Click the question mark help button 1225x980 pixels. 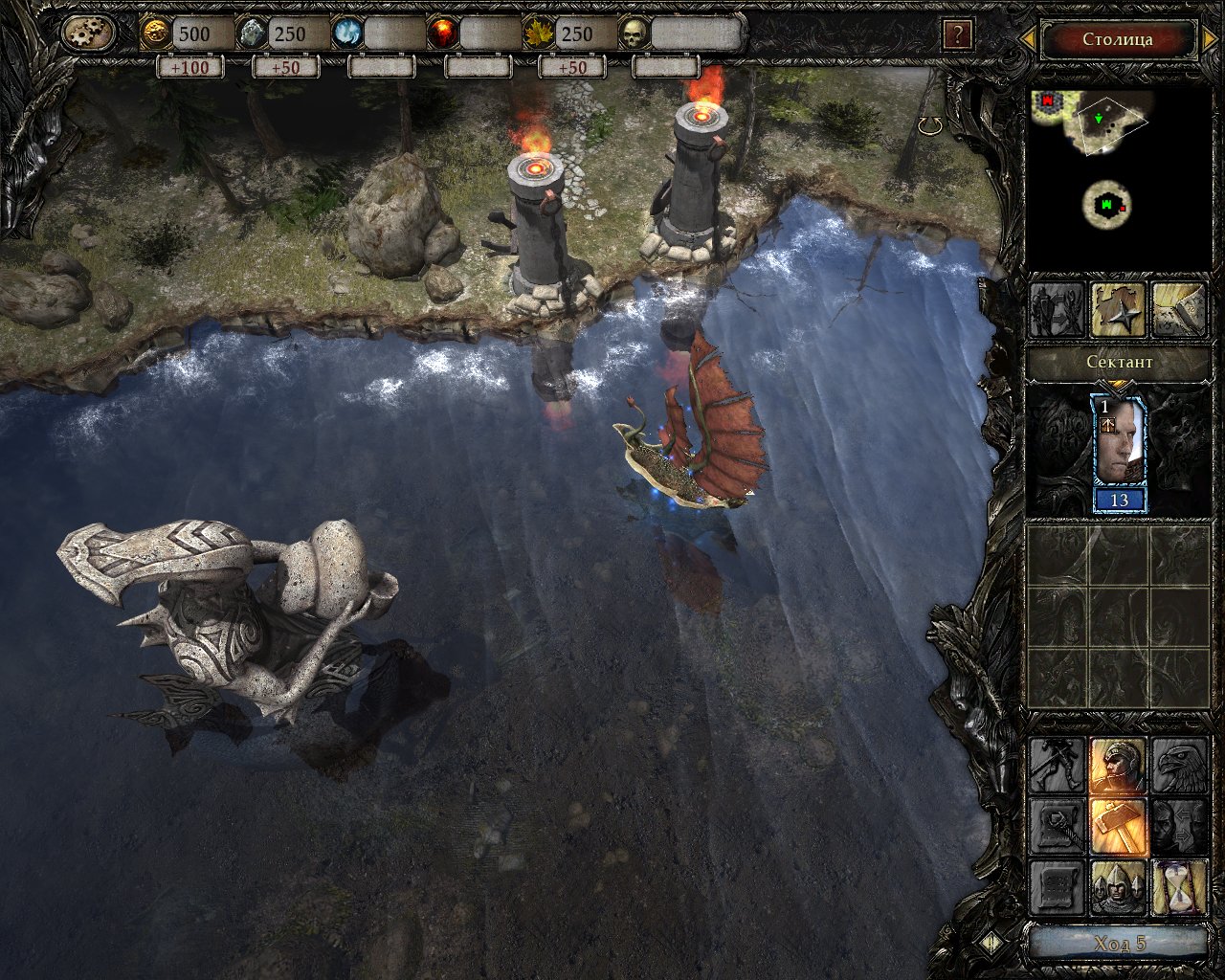click(956, 35)
